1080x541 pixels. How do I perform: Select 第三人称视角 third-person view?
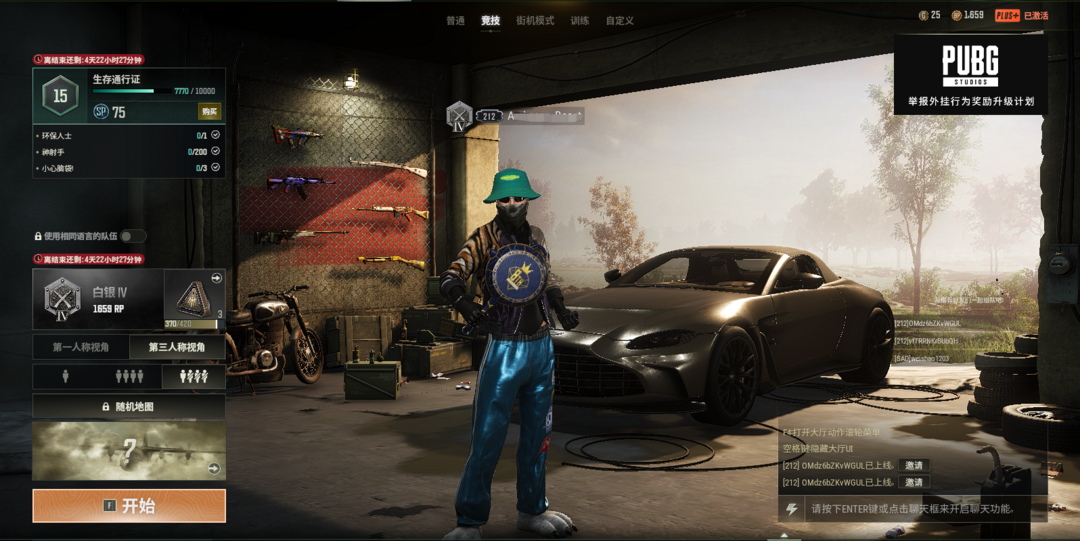click(177, 348)
